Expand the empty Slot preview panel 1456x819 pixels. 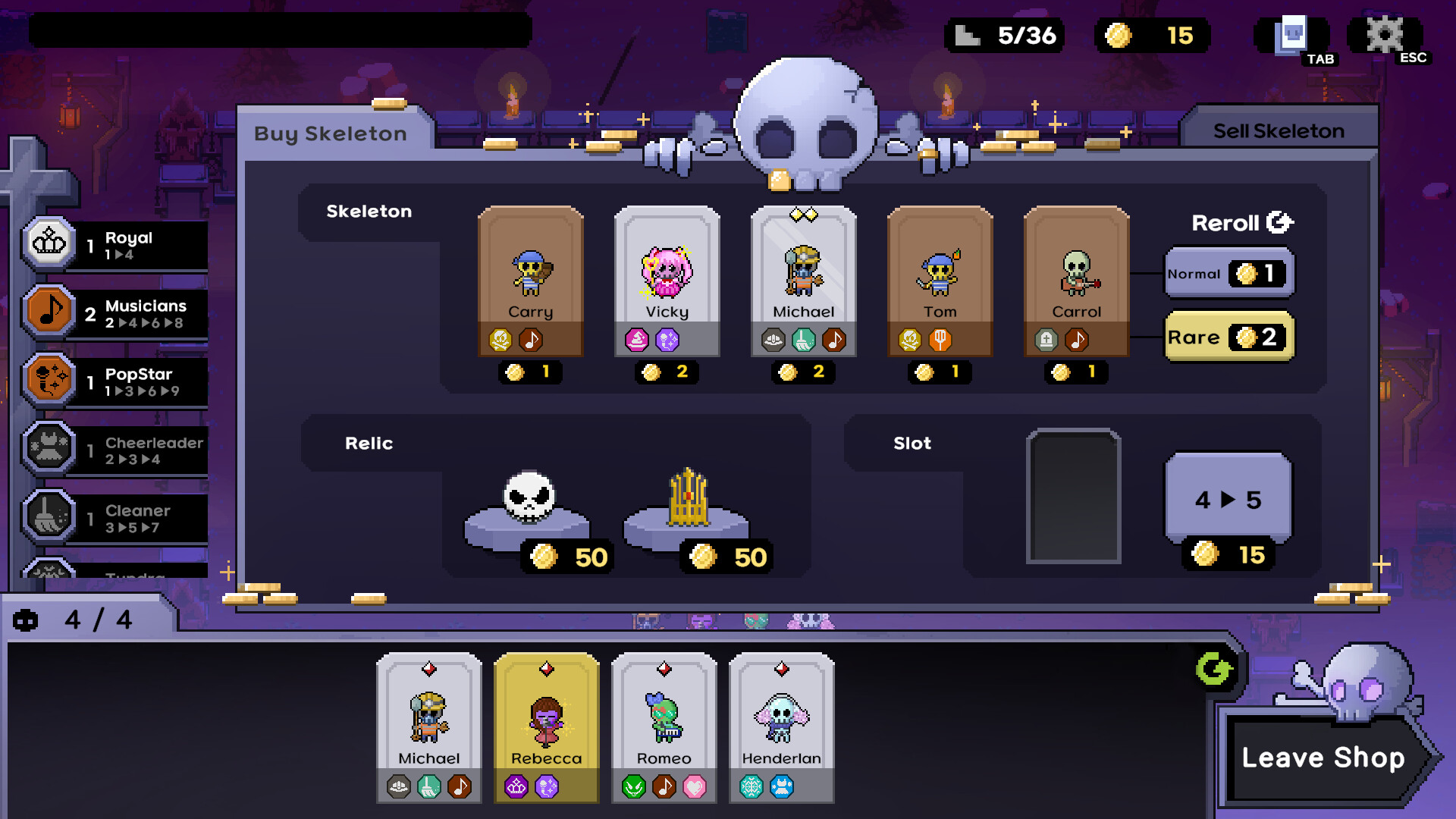point(1074,497)
